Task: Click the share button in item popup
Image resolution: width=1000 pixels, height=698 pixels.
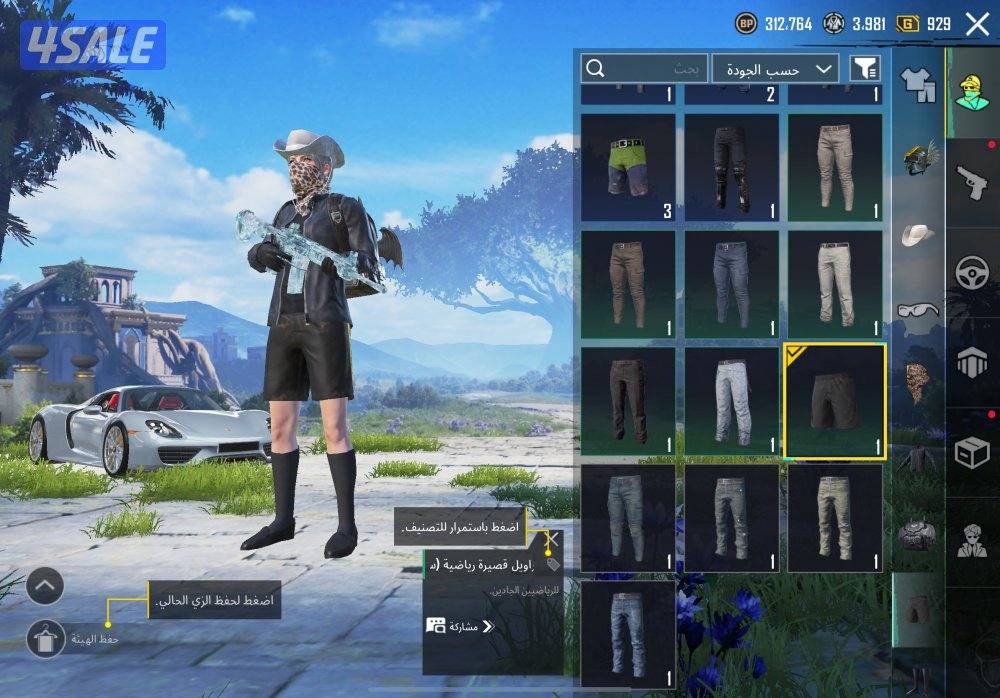Action: [x=460, y=627]
